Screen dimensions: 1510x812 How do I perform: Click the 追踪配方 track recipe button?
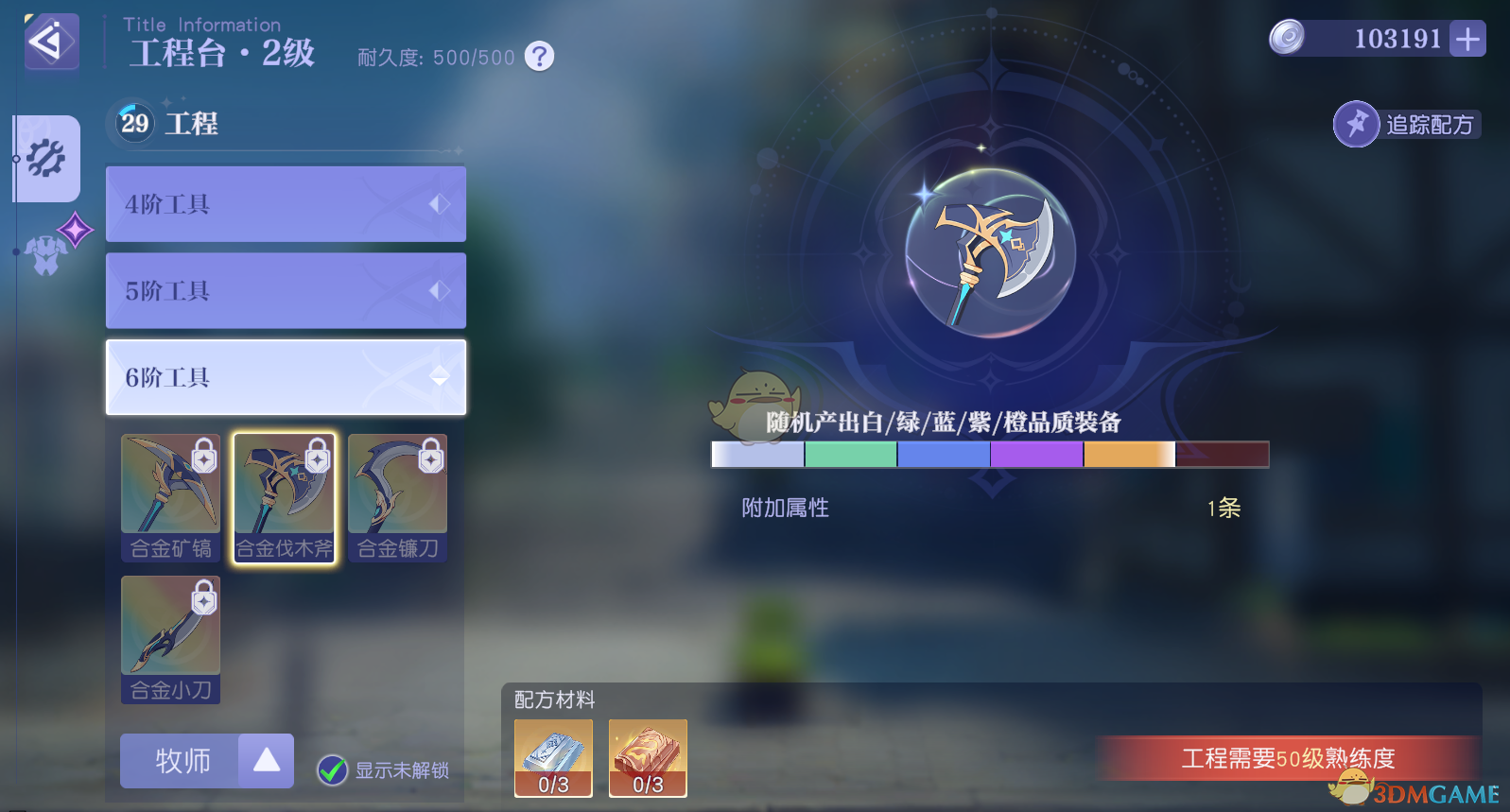(x=1406, y=124)
